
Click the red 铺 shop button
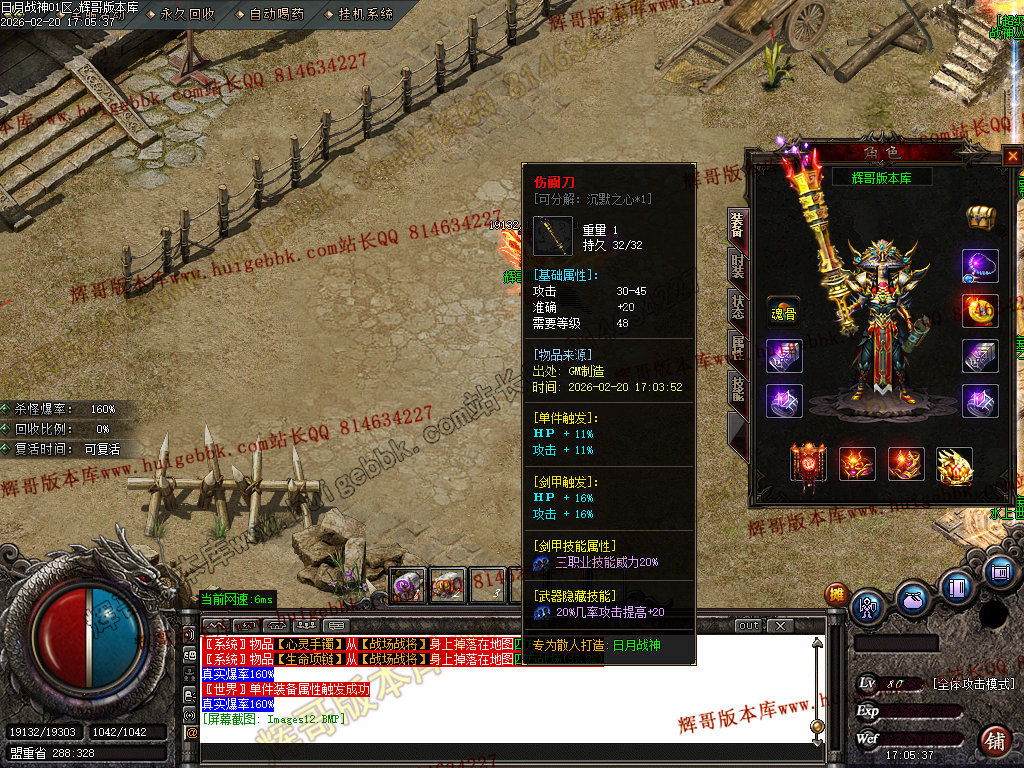[995, 741]
